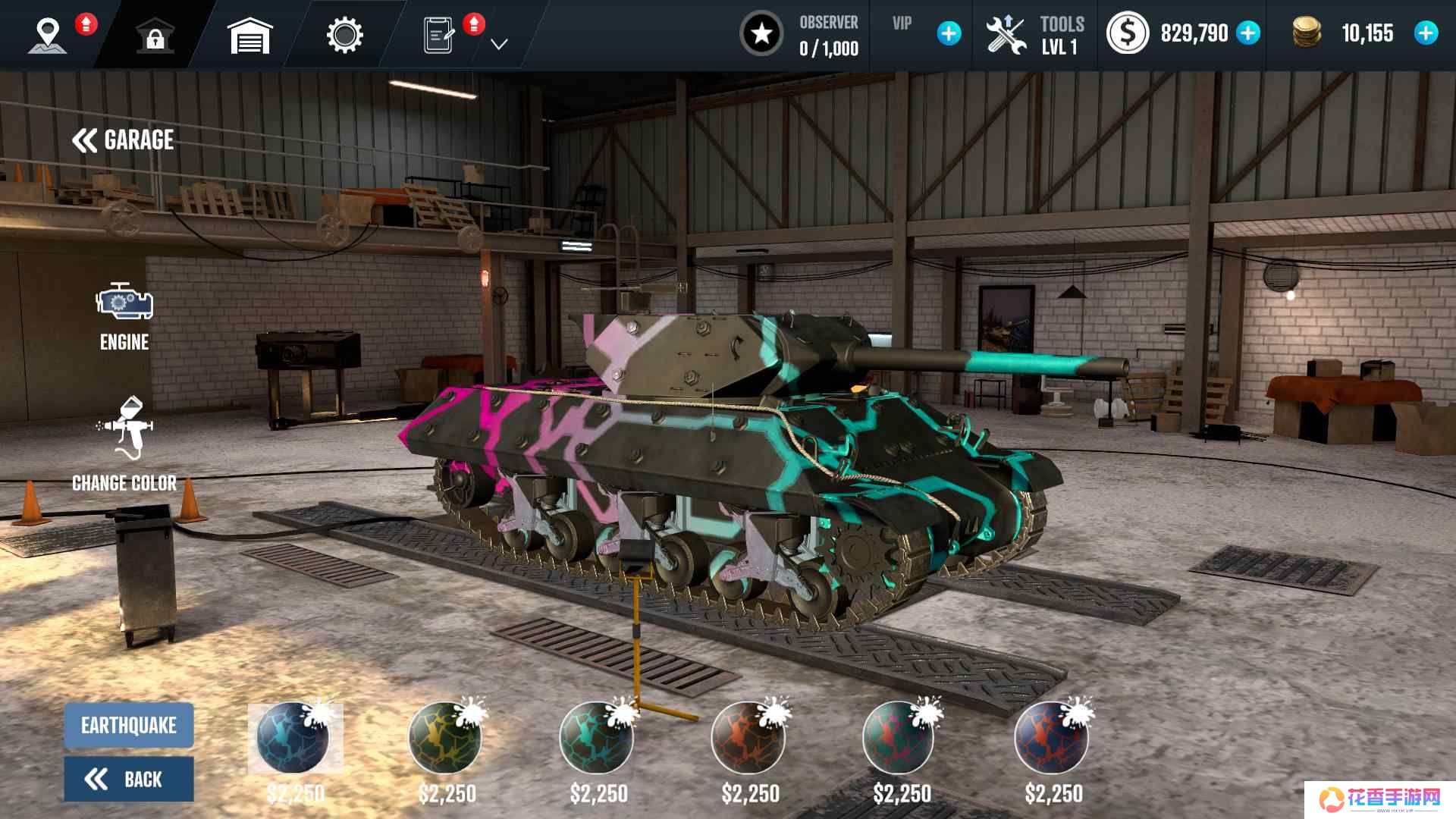This screenshot has width=1456, height=819.
Task: Add VIP with the plus button
Action: point(949,33)
